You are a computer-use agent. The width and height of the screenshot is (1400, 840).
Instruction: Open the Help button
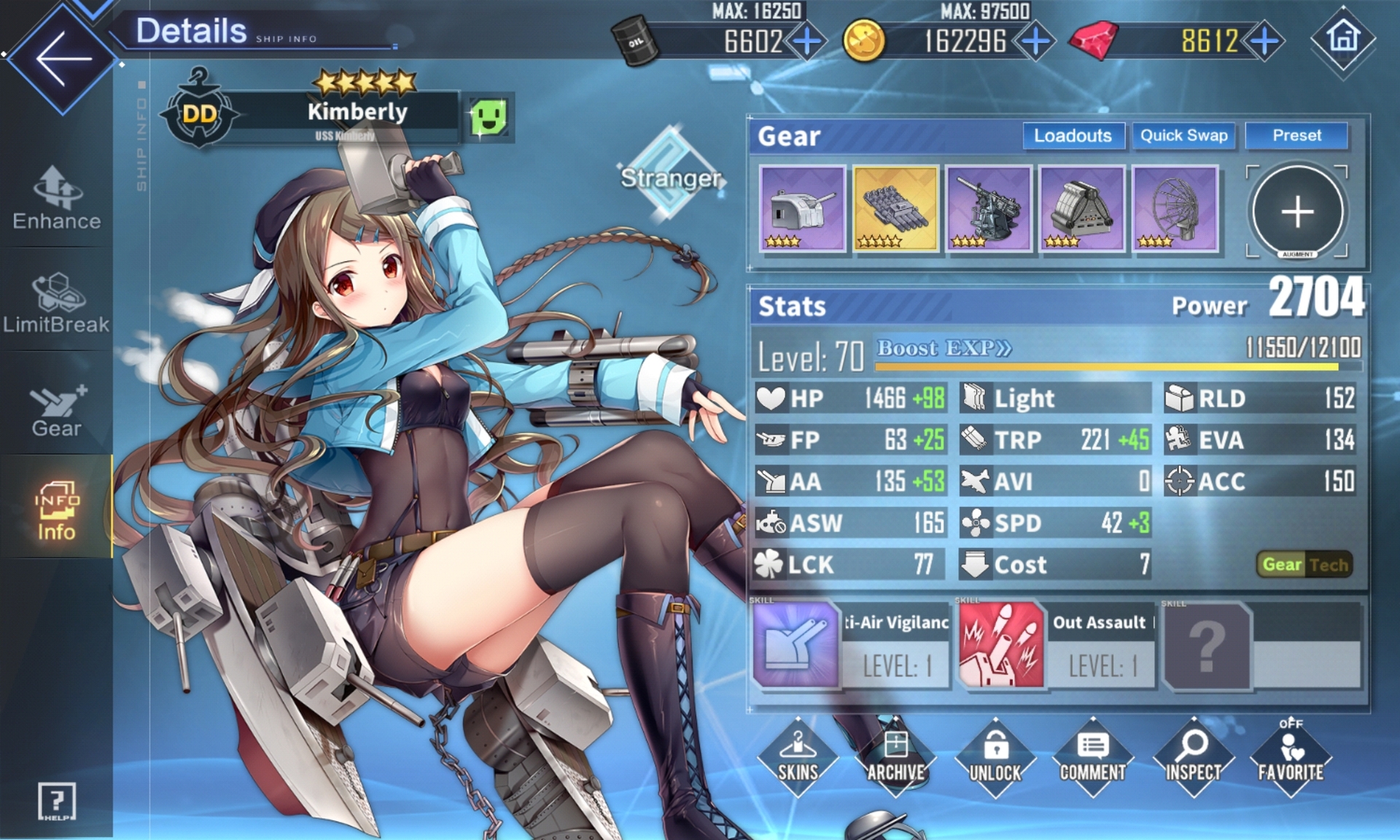pyautogui.click(x=56, y=802)
